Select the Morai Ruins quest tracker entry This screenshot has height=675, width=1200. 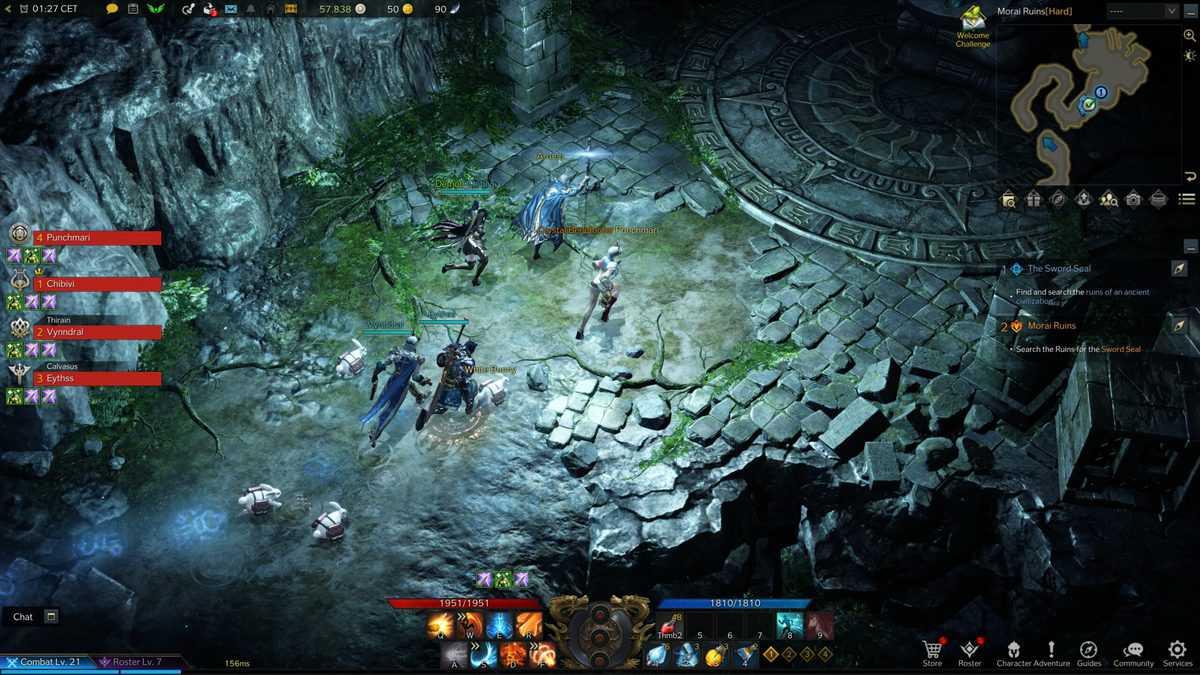[x=1052, y=326]
